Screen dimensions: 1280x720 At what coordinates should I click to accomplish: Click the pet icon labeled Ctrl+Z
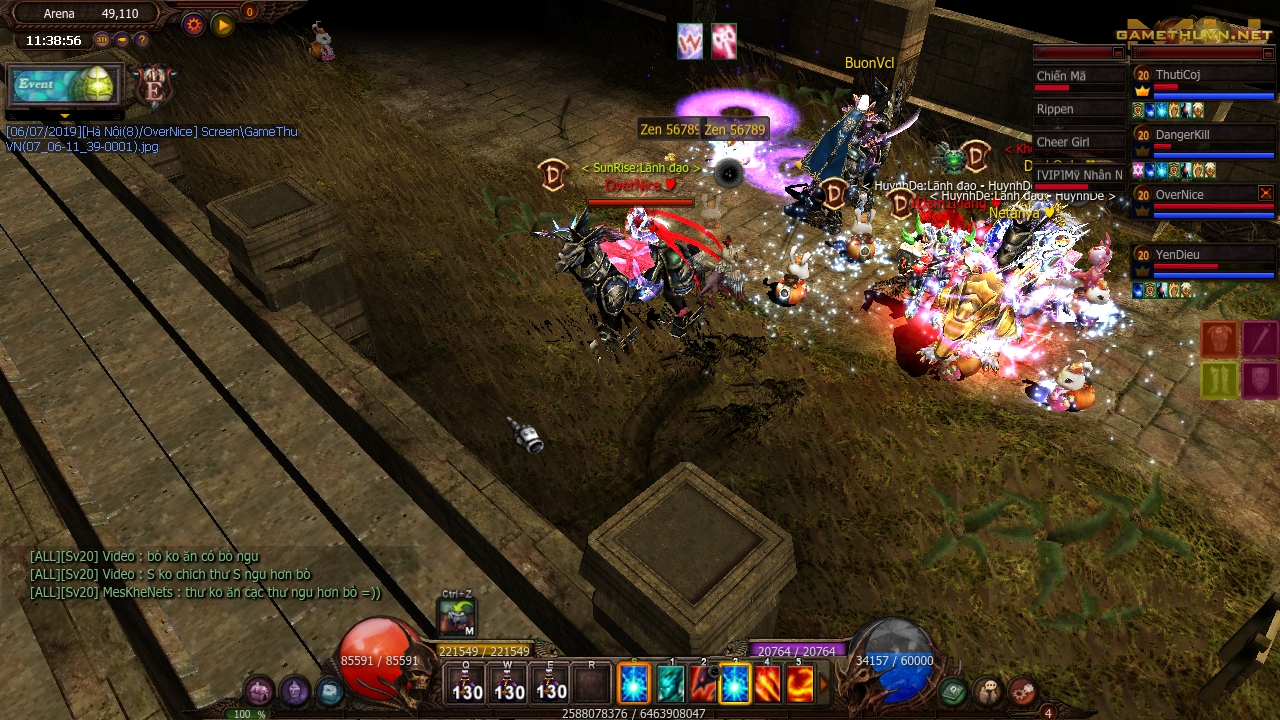[457, 616]
